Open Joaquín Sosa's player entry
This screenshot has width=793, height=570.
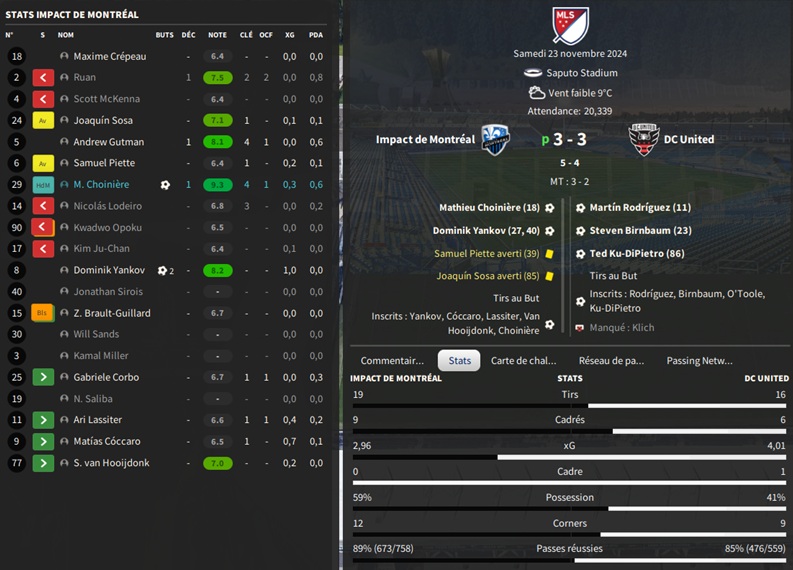[104, 121]
